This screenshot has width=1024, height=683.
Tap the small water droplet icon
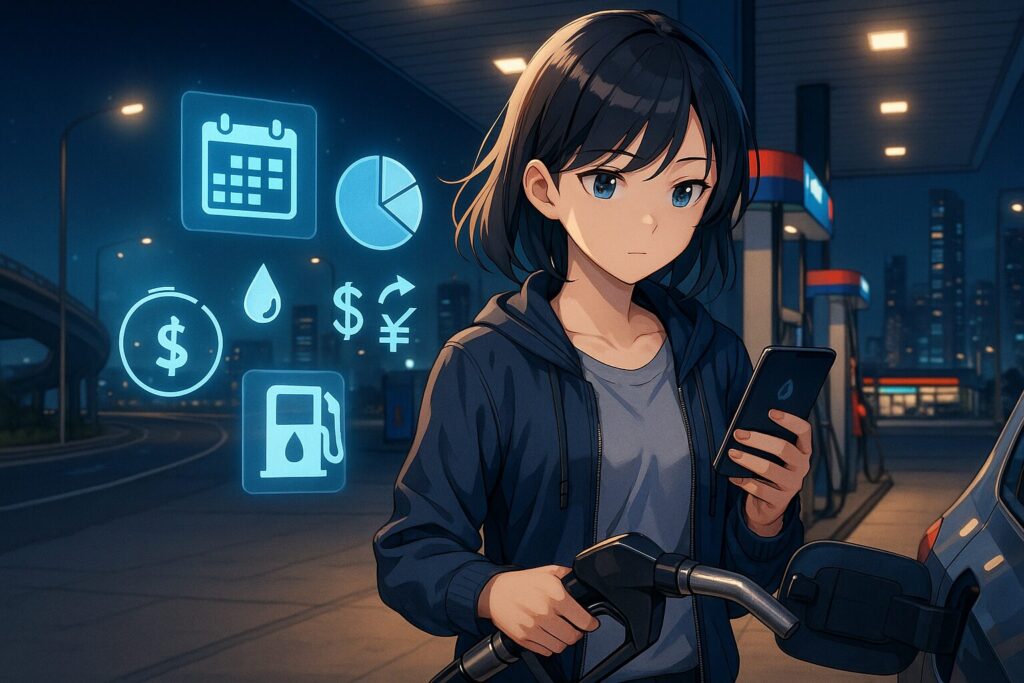[x=262, y=294]
